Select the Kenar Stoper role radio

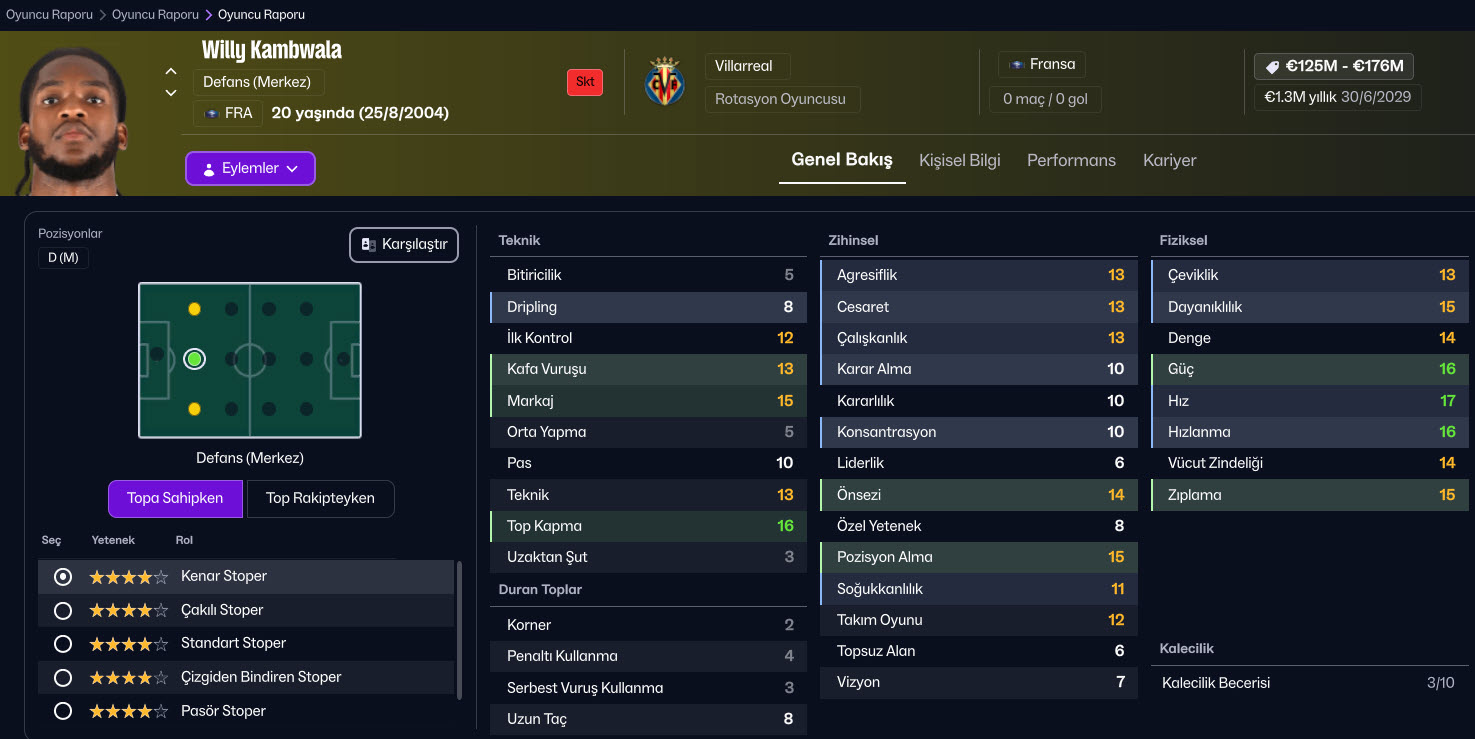[x=63, y=577]
